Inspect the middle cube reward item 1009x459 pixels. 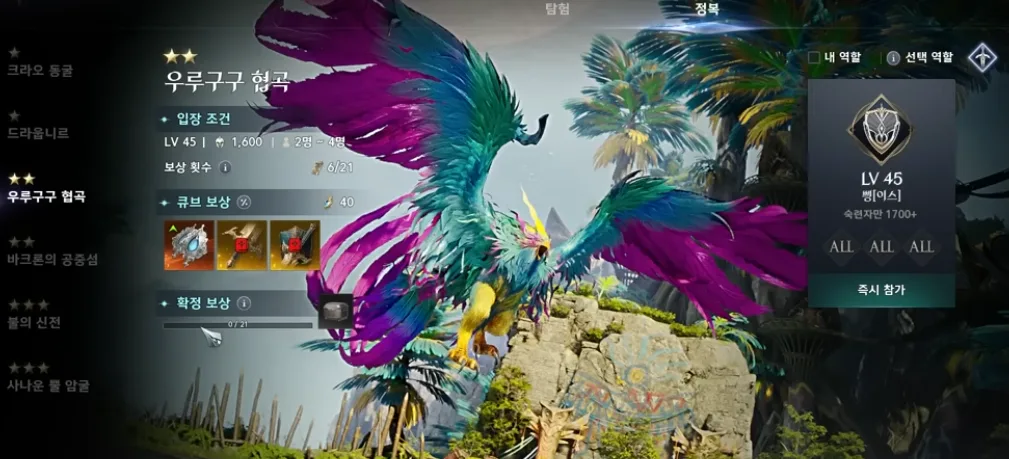242,246
